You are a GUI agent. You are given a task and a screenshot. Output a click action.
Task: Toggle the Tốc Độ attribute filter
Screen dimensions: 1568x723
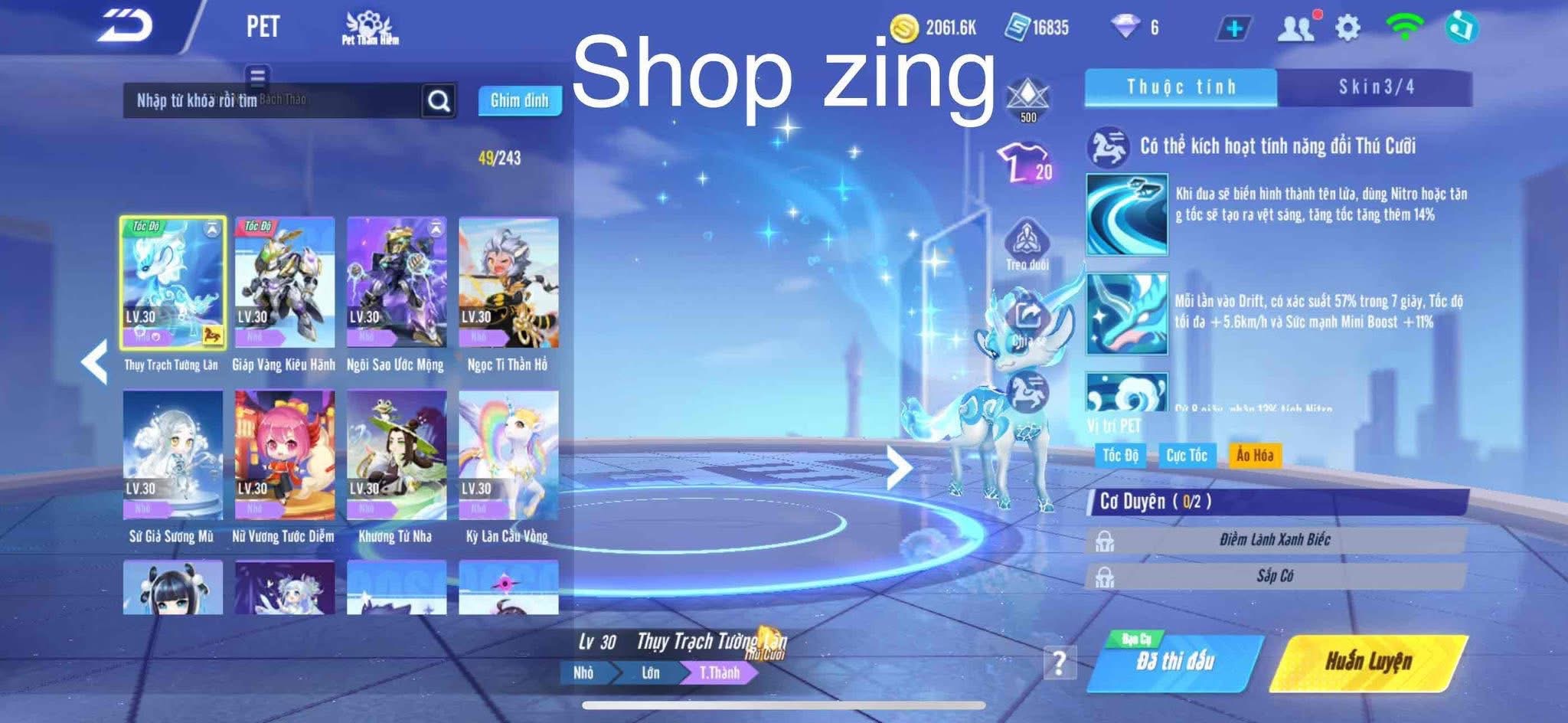1122,455
